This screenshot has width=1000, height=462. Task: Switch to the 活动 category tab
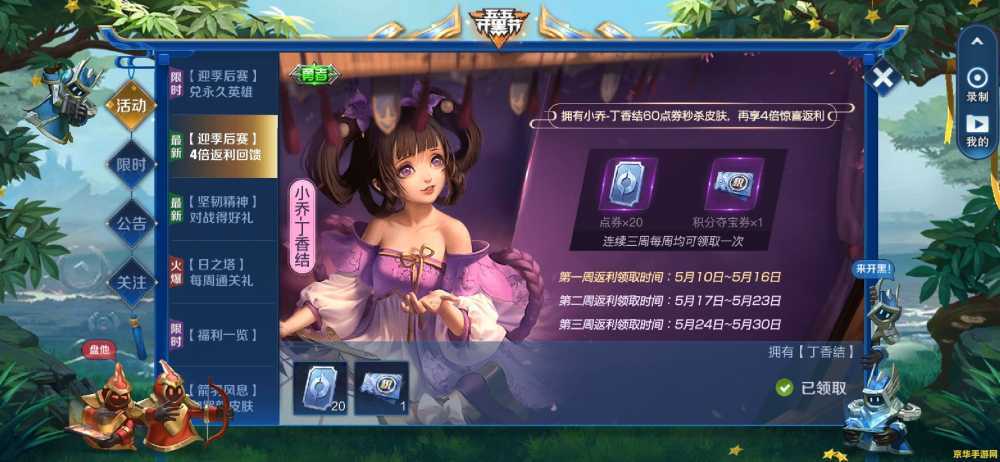point(131,106)
